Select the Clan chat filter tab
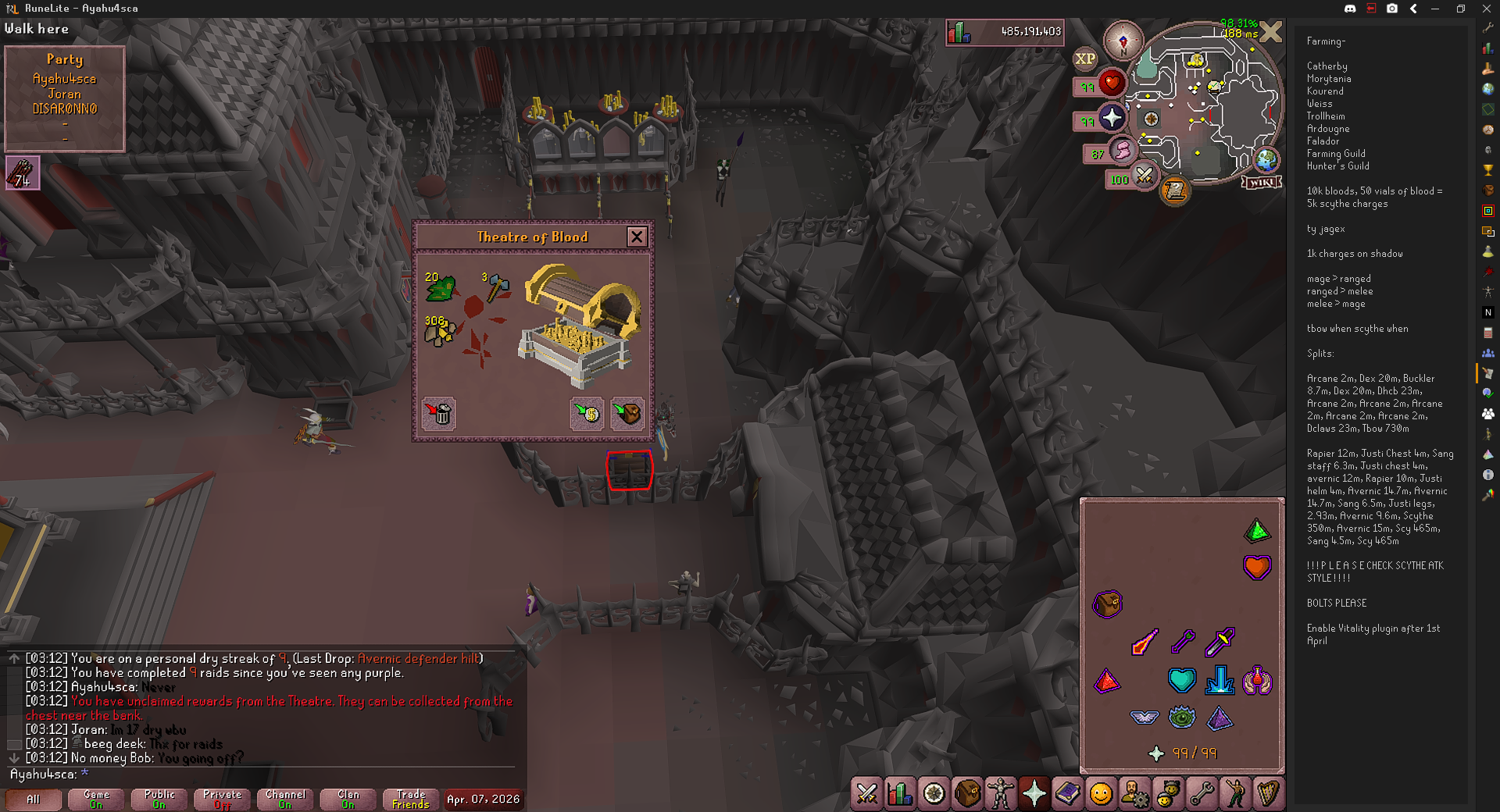This screenshot has width=1500, height=812. click(348, 799)
